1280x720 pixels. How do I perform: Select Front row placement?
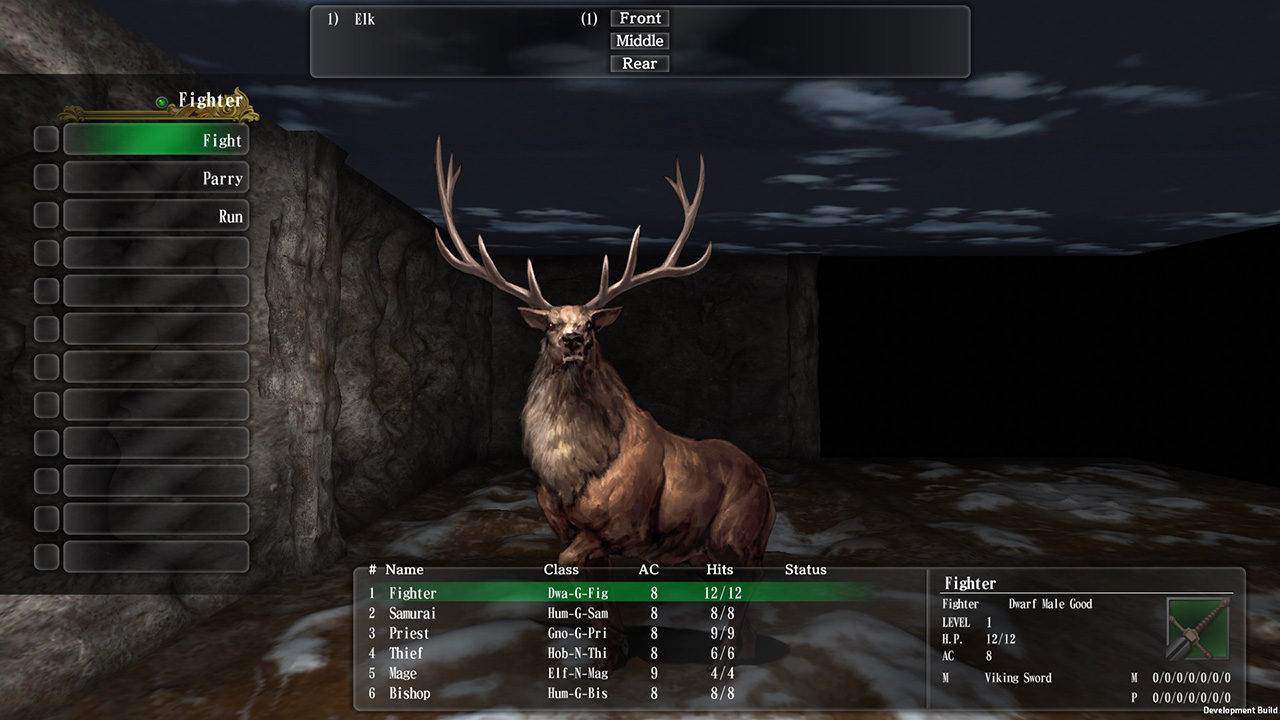[x=639, y=18]
